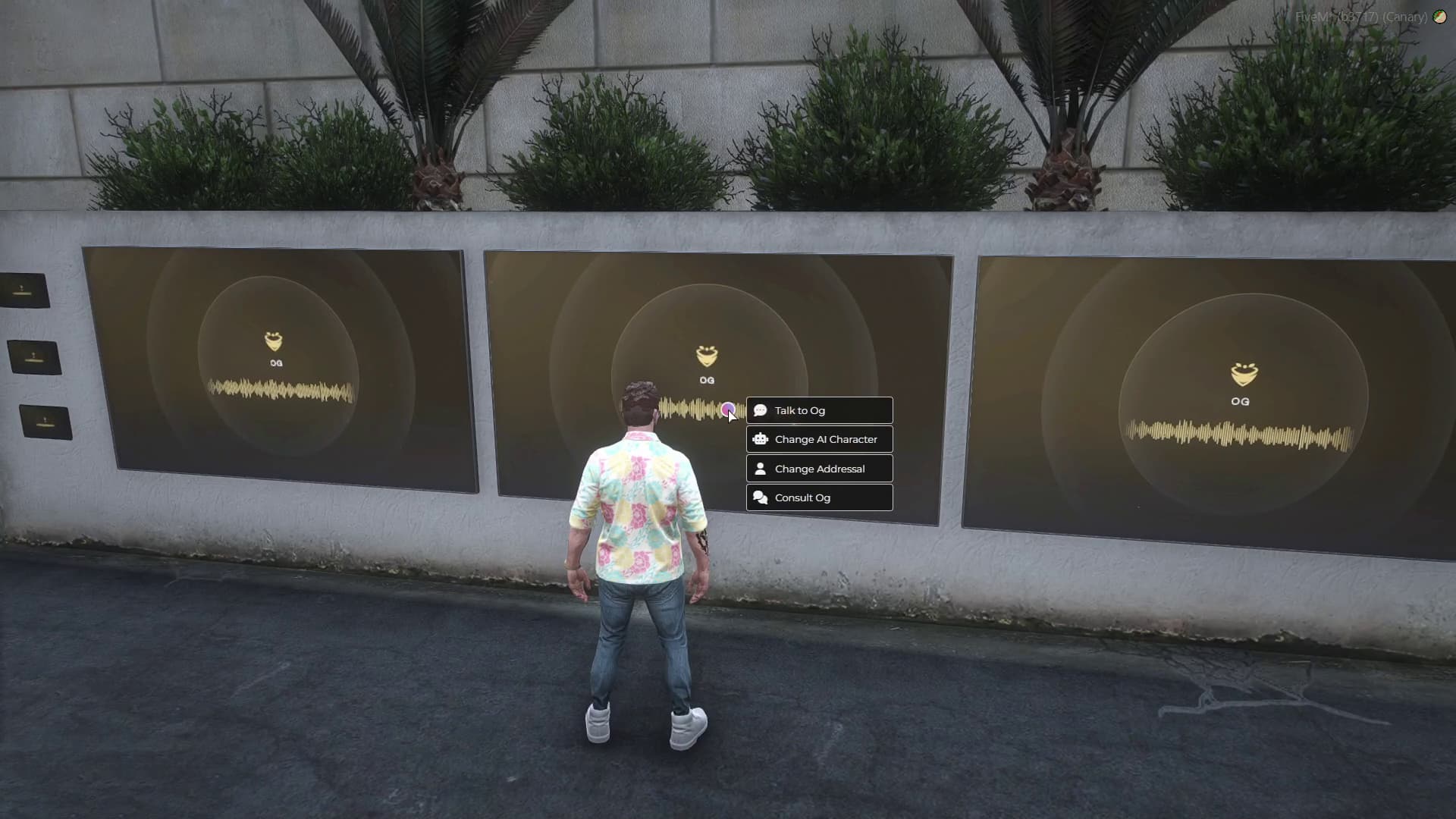The width and height of the screenshot is (1456, 819).
Task: Click the purple interaction target circle
Action: (730, 410)
